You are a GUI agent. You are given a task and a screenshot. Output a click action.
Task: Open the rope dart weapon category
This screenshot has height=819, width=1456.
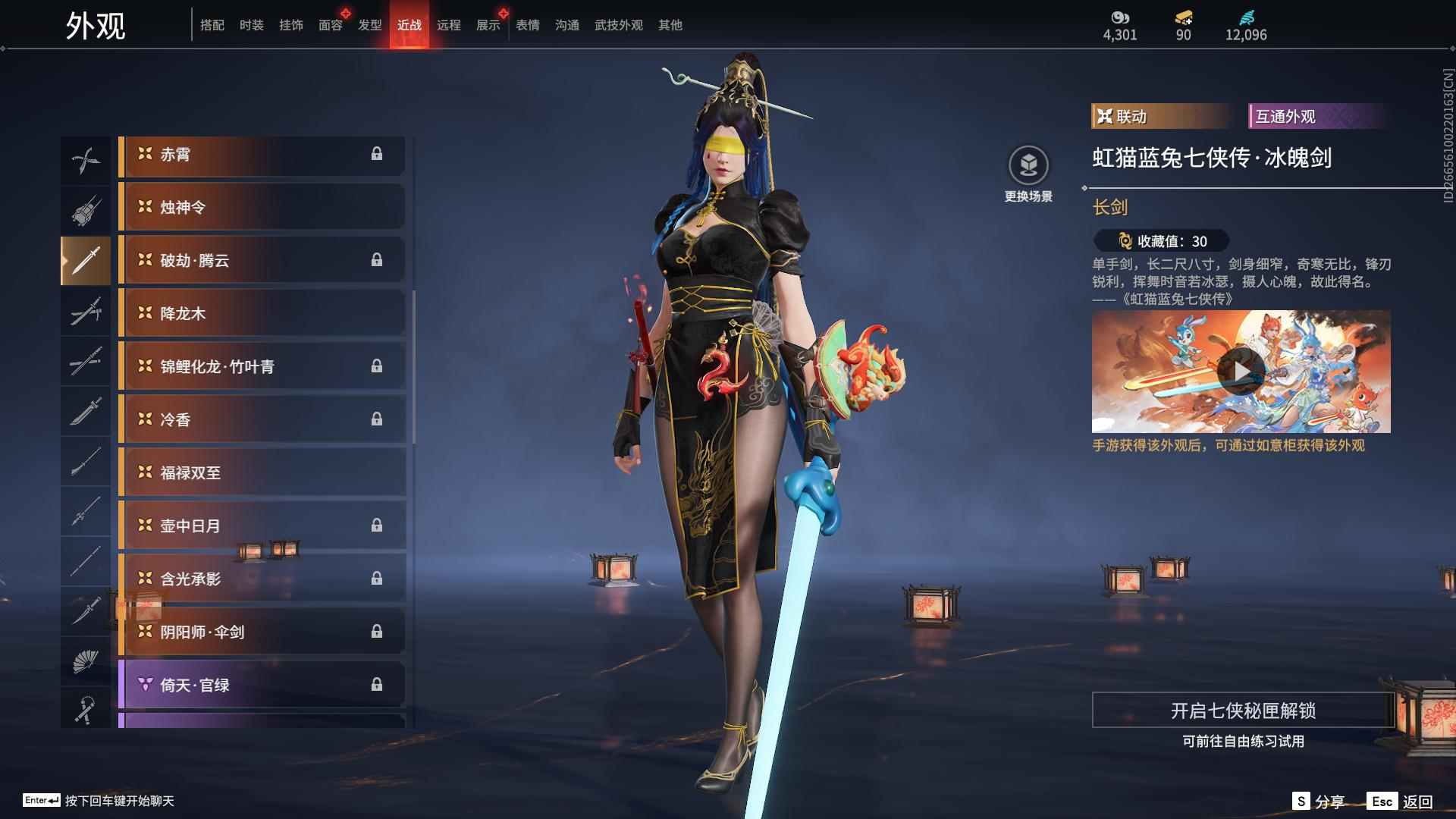86,709
